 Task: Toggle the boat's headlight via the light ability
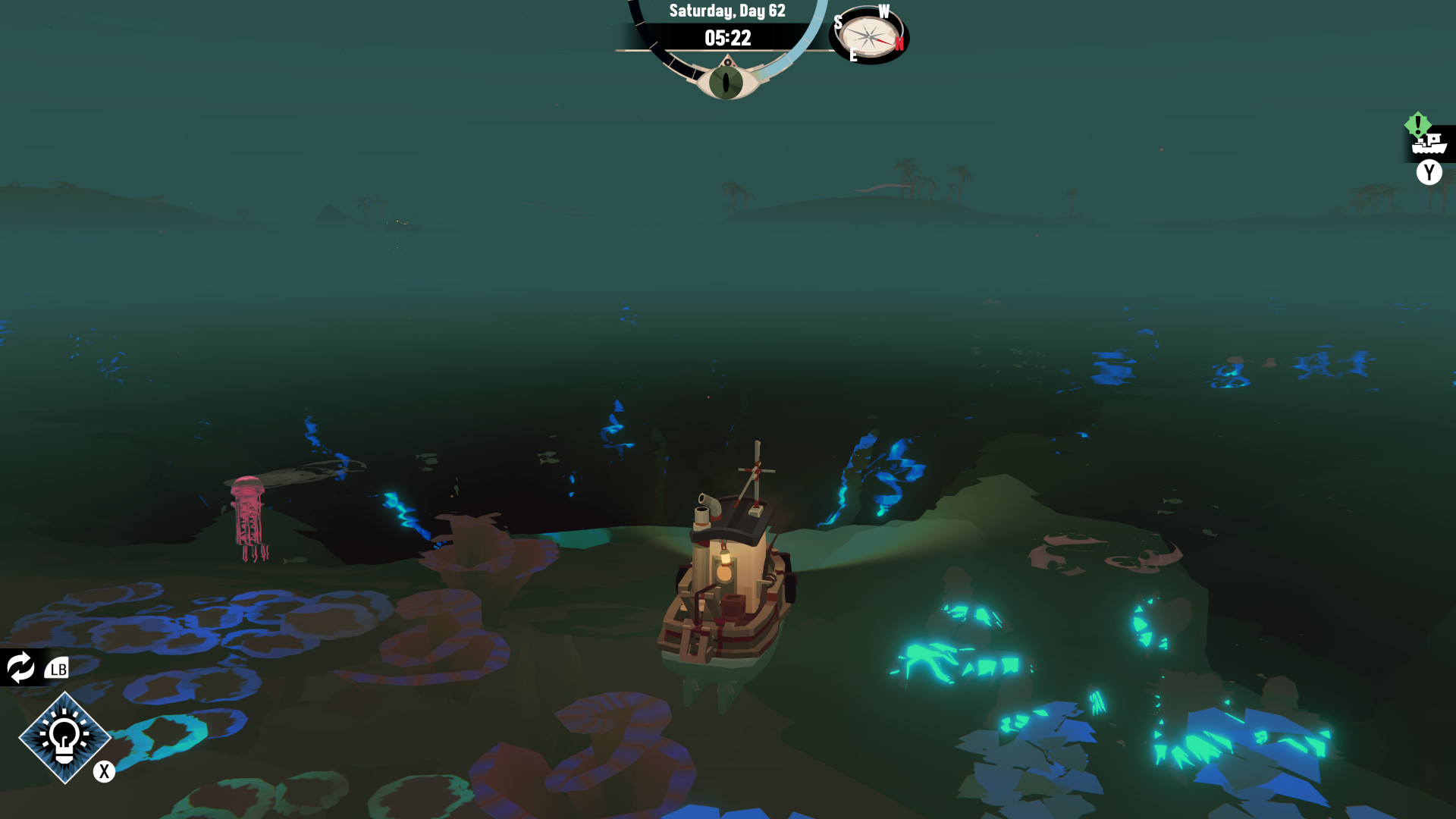click(x=64, y=738)
